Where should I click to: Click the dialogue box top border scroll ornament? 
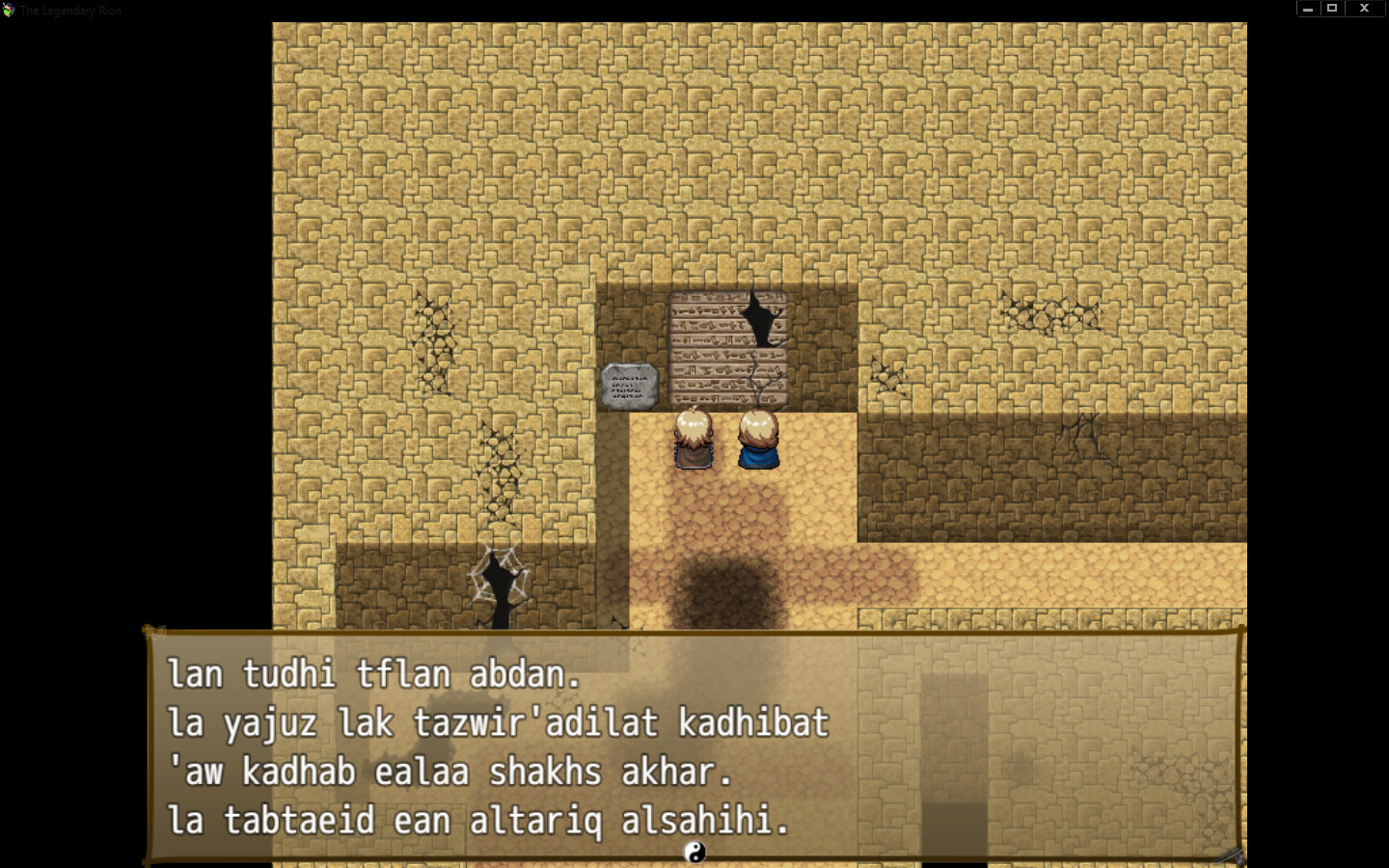pos(154,632)
